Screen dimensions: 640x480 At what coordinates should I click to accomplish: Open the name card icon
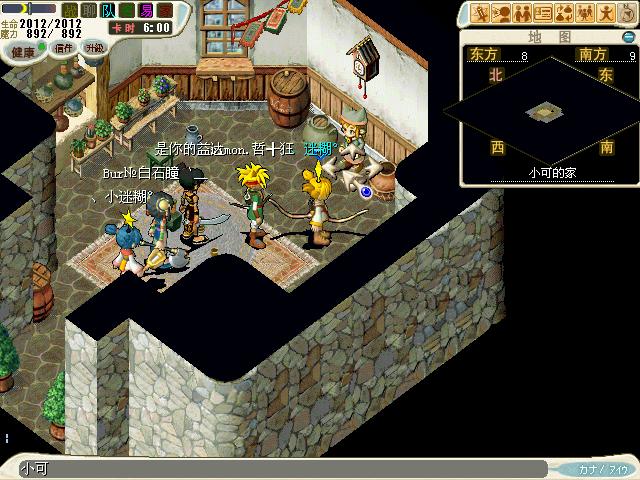(543, 14)
